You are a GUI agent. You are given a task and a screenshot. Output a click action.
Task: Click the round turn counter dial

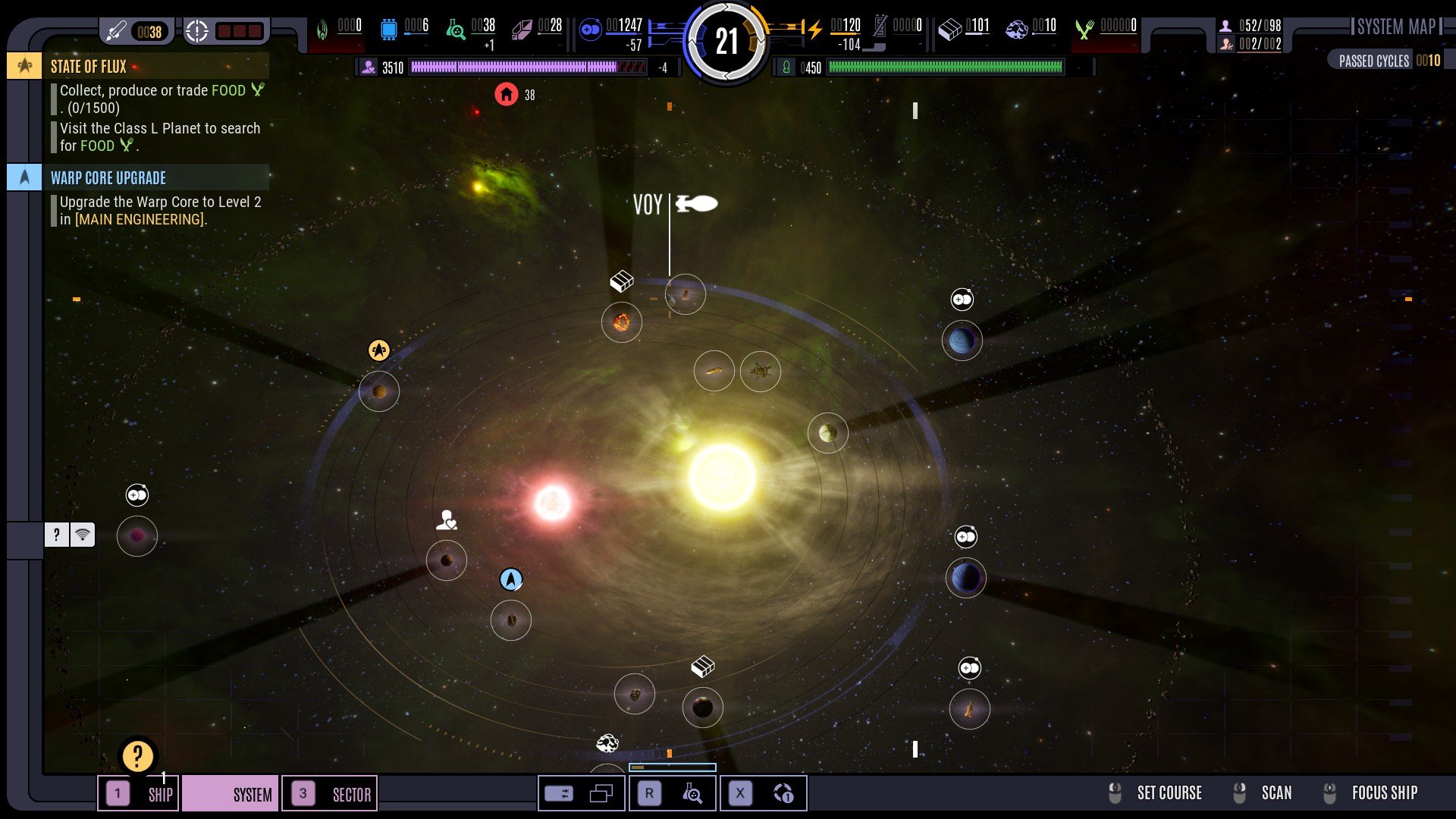point(726,42)
